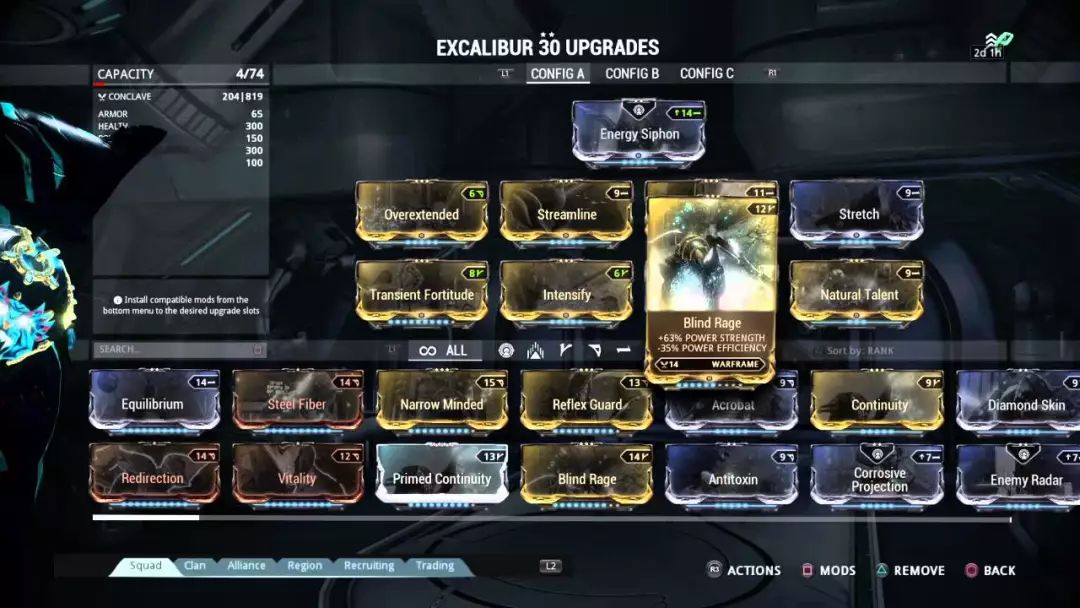This screenshot has width=1080, height=608.
Task: Open the Recruiting chat tab
Action: [369, 566]
